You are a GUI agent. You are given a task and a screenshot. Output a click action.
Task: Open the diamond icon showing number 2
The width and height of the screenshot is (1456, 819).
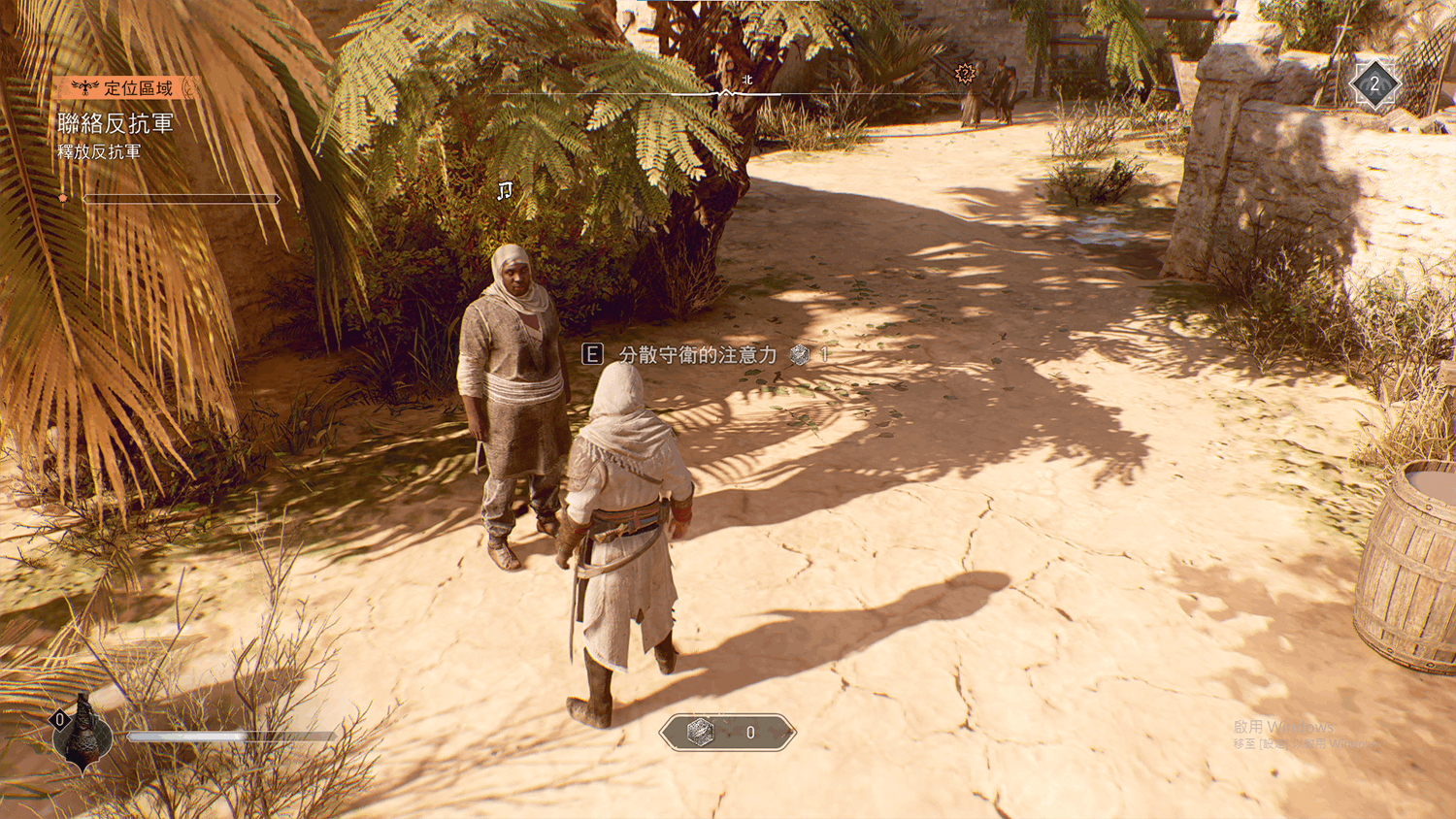pyautogui.click(x=1373, y=84)
